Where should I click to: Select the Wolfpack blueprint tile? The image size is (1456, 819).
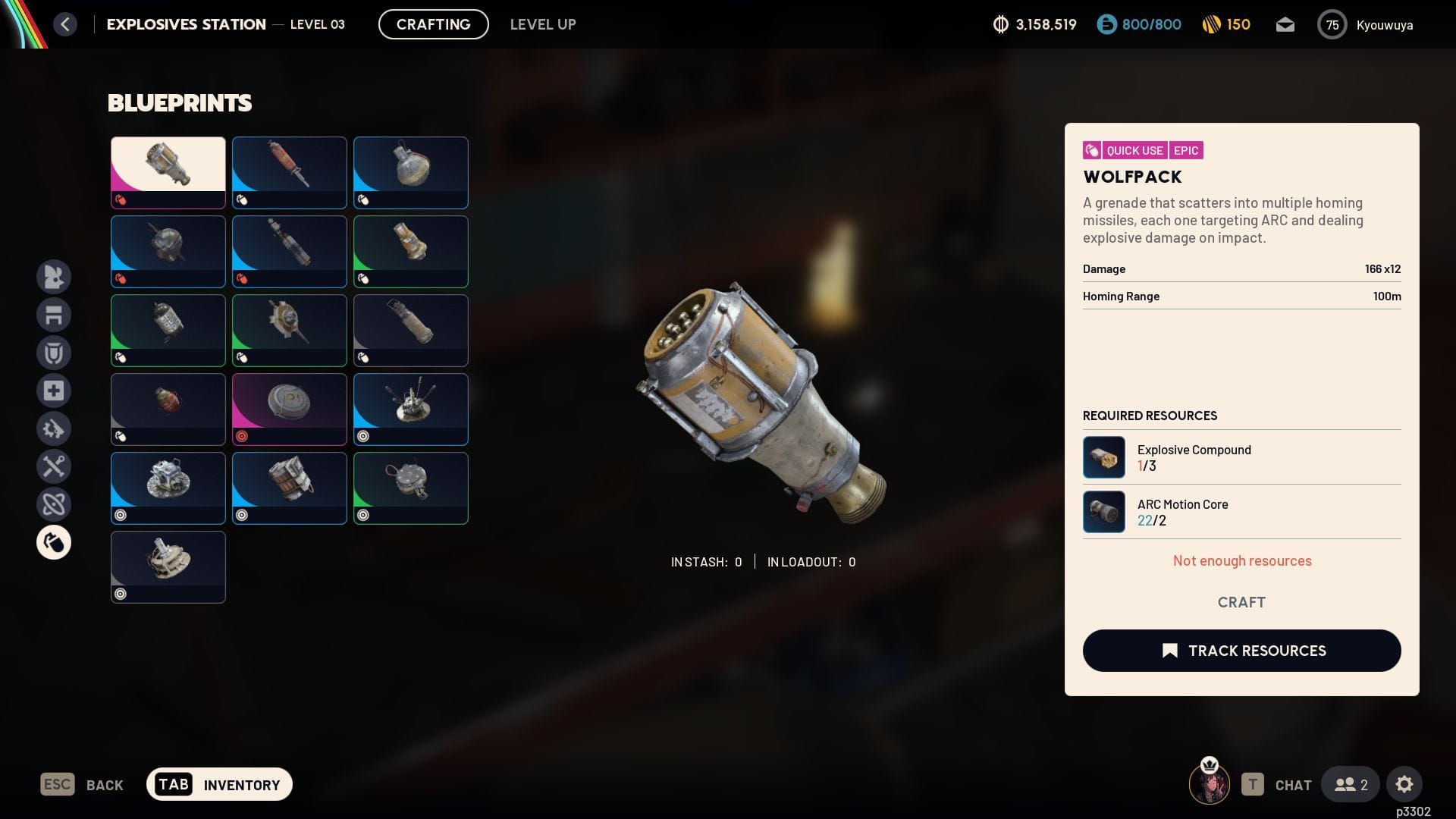click(168, 172)
